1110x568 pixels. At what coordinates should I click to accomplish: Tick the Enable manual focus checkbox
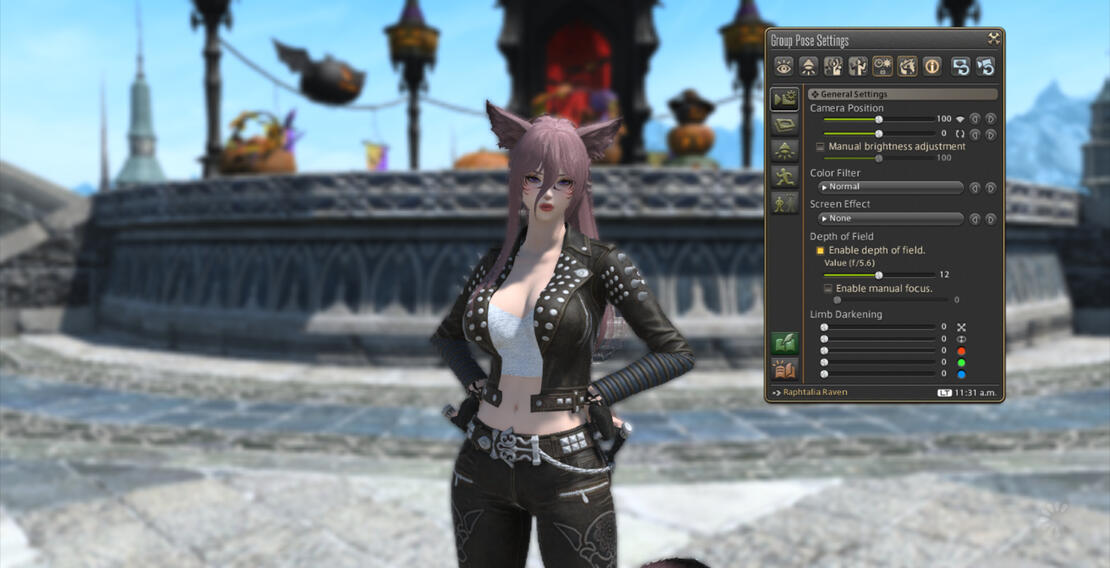point(828,288)
